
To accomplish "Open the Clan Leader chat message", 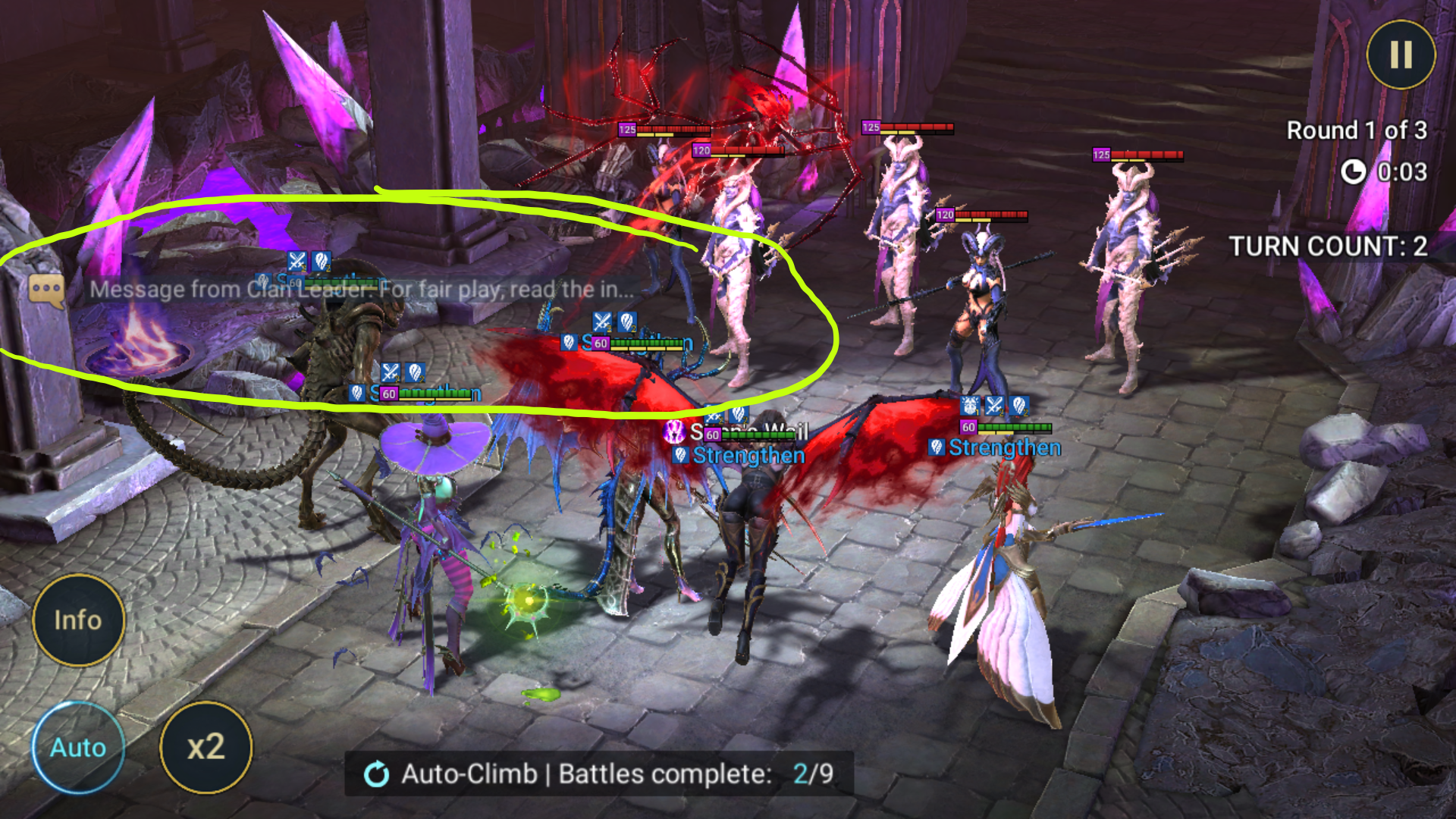I will [x=334, y=290].
